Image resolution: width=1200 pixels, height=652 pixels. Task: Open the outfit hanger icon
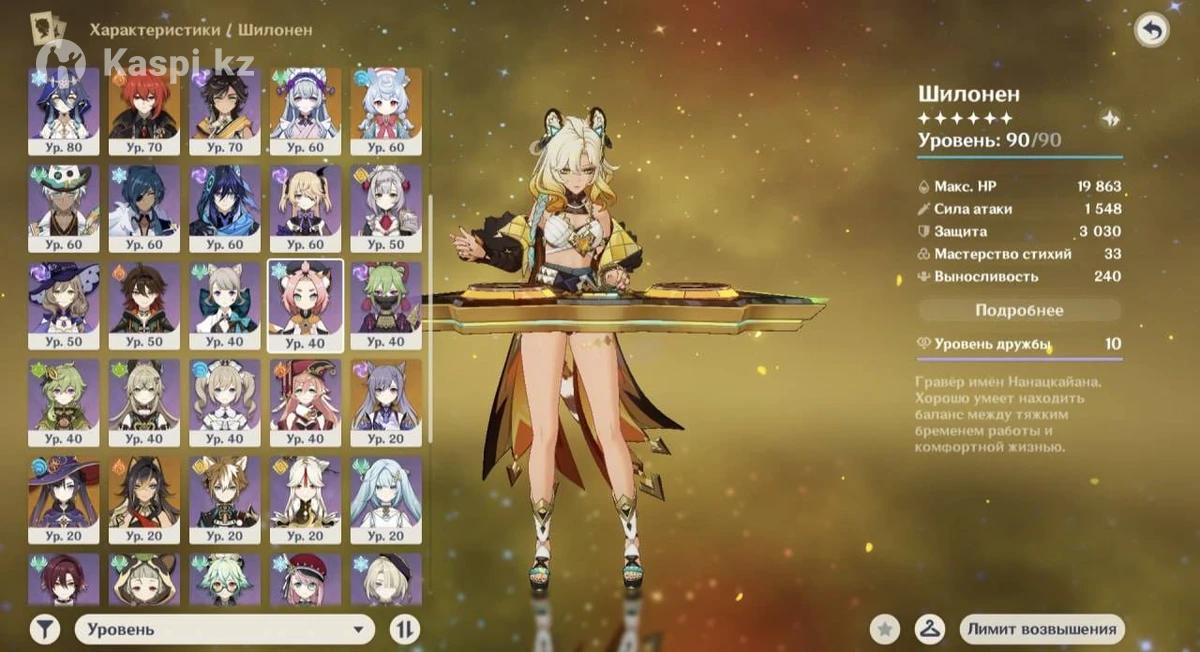coord(929,629)
